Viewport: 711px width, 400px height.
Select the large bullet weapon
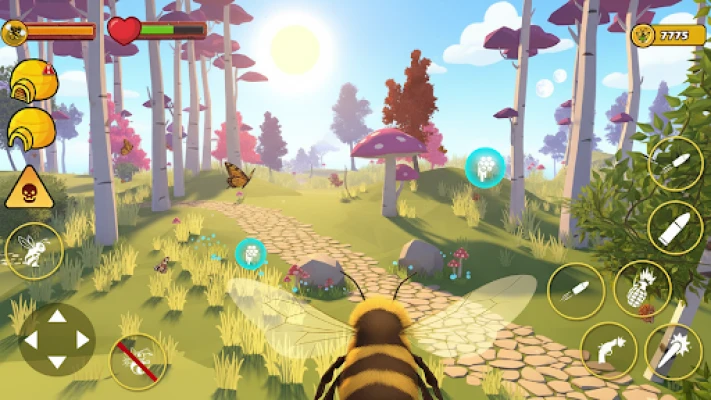tap(675, 228)
